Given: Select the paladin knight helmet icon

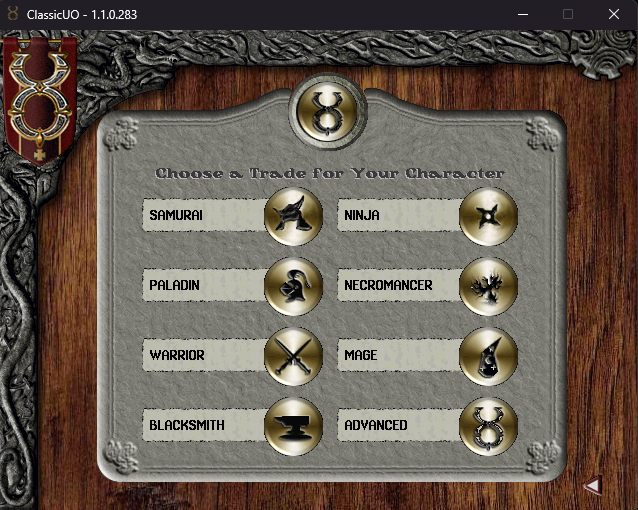Looking at the screenshot, I should coord(293,286).
